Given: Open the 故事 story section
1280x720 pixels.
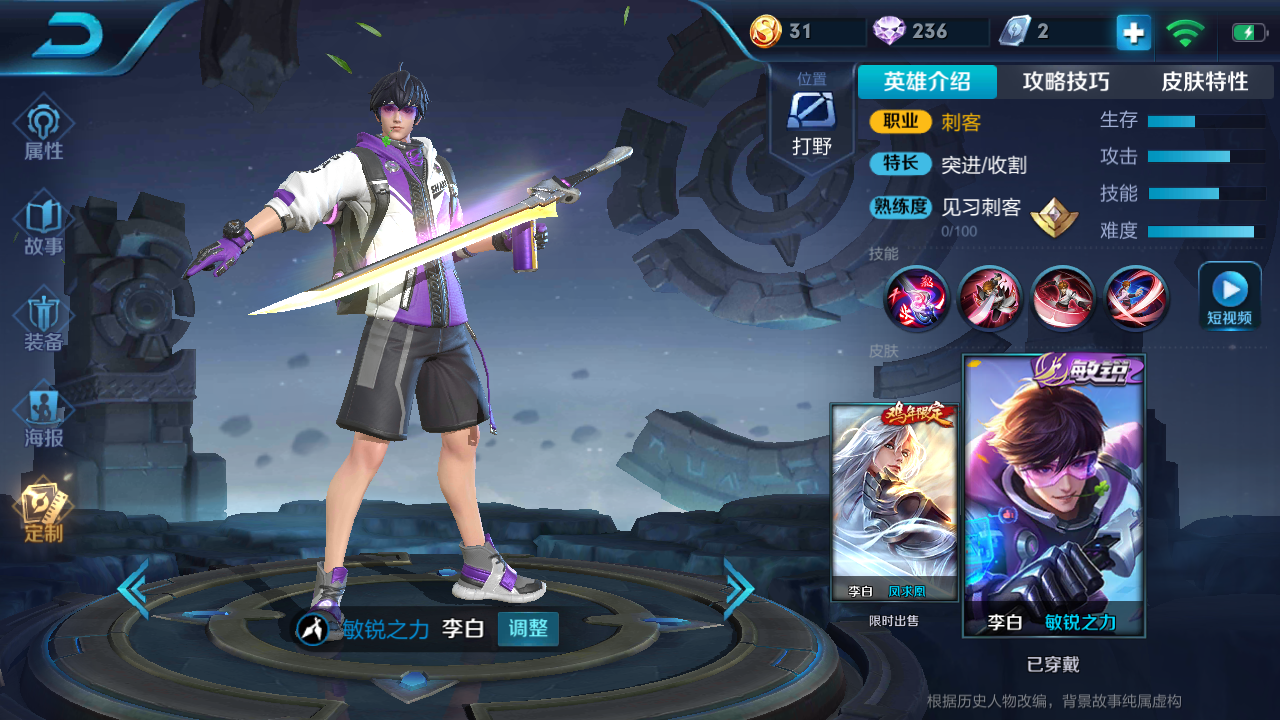Looking at the screenshot, I should tap(44, 226).
